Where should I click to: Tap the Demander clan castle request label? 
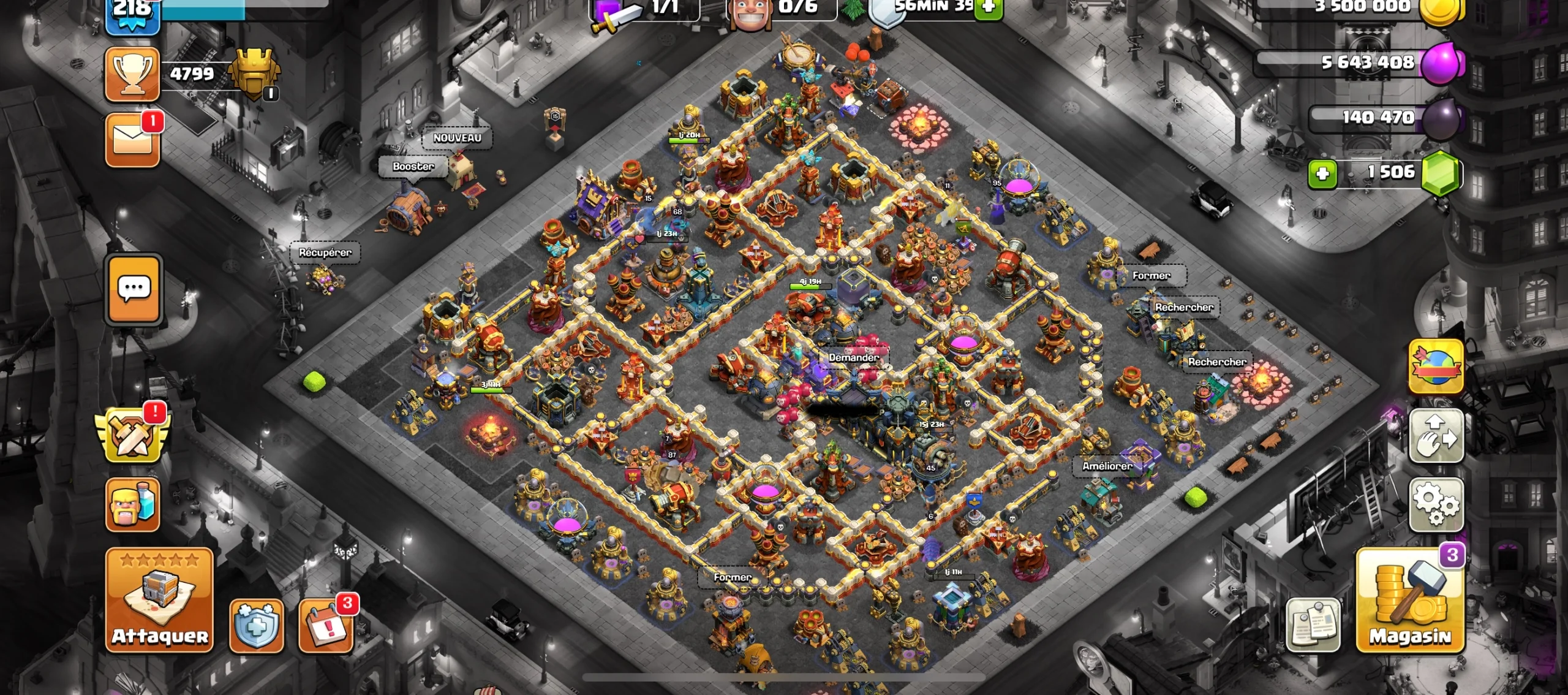(853, 357)
